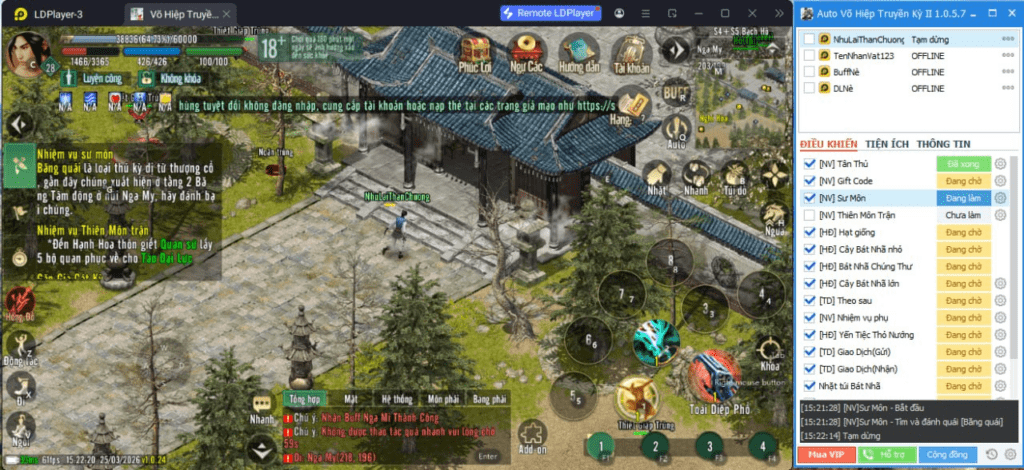Toggle the Auto combat button
The image size is (1024, 470).
pyautogui.click(x=677, y=131)
